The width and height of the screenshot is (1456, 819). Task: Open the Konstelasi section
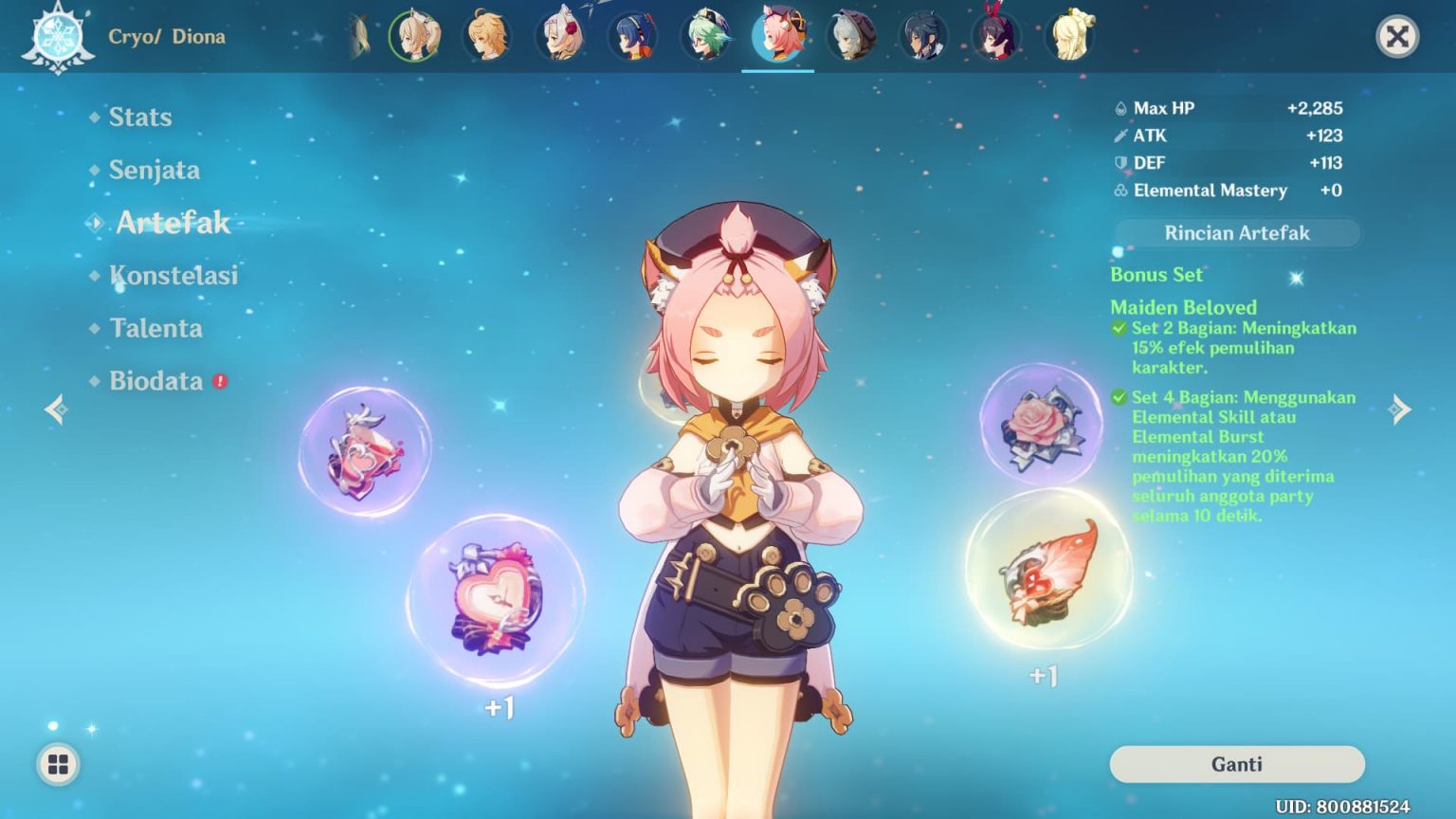173,276
